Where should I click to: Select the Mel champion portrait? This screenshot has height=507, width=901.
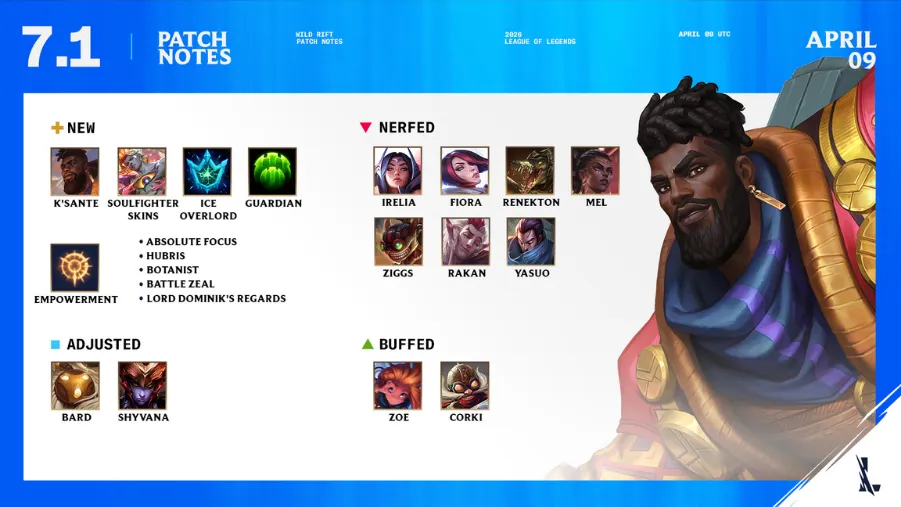595,171
